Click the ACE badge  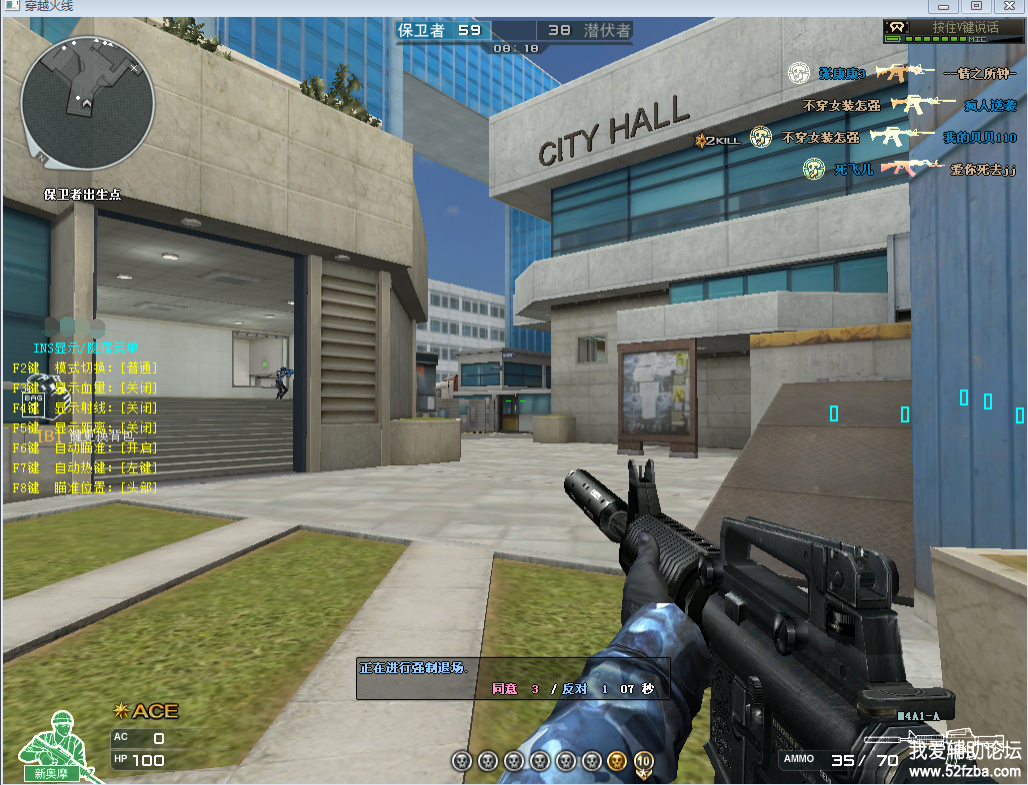148,711
